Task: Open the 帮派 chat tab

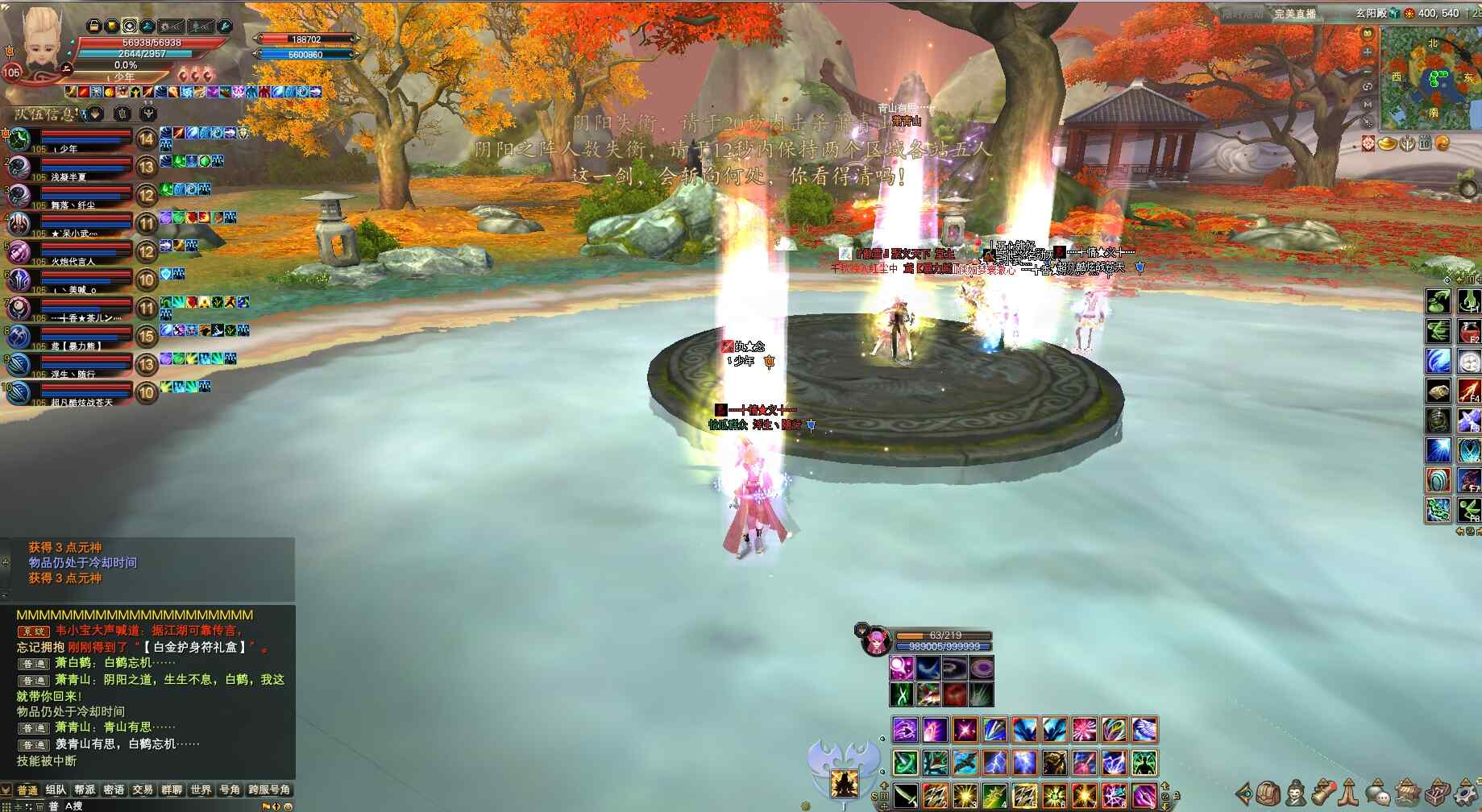Action: [x=85, y=789]
